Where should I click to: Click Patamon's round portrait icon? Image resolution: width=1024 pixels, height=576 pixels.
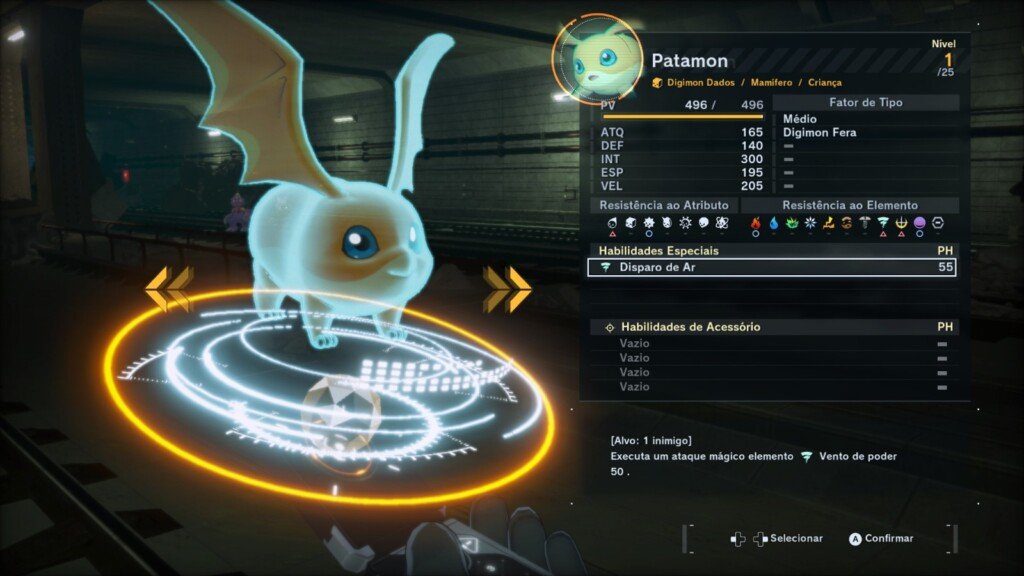[x=597, y=58]
